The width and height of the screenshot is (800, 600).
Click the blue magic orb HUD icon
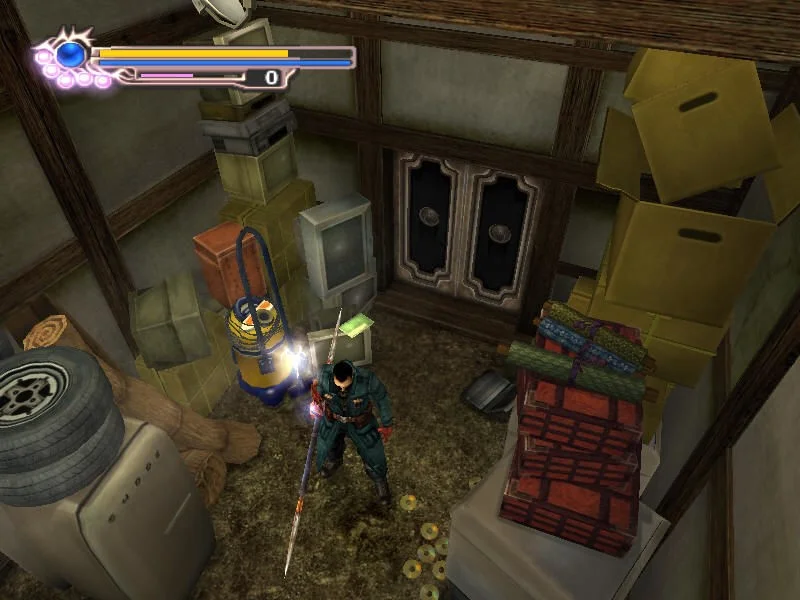tap(70, 55)
